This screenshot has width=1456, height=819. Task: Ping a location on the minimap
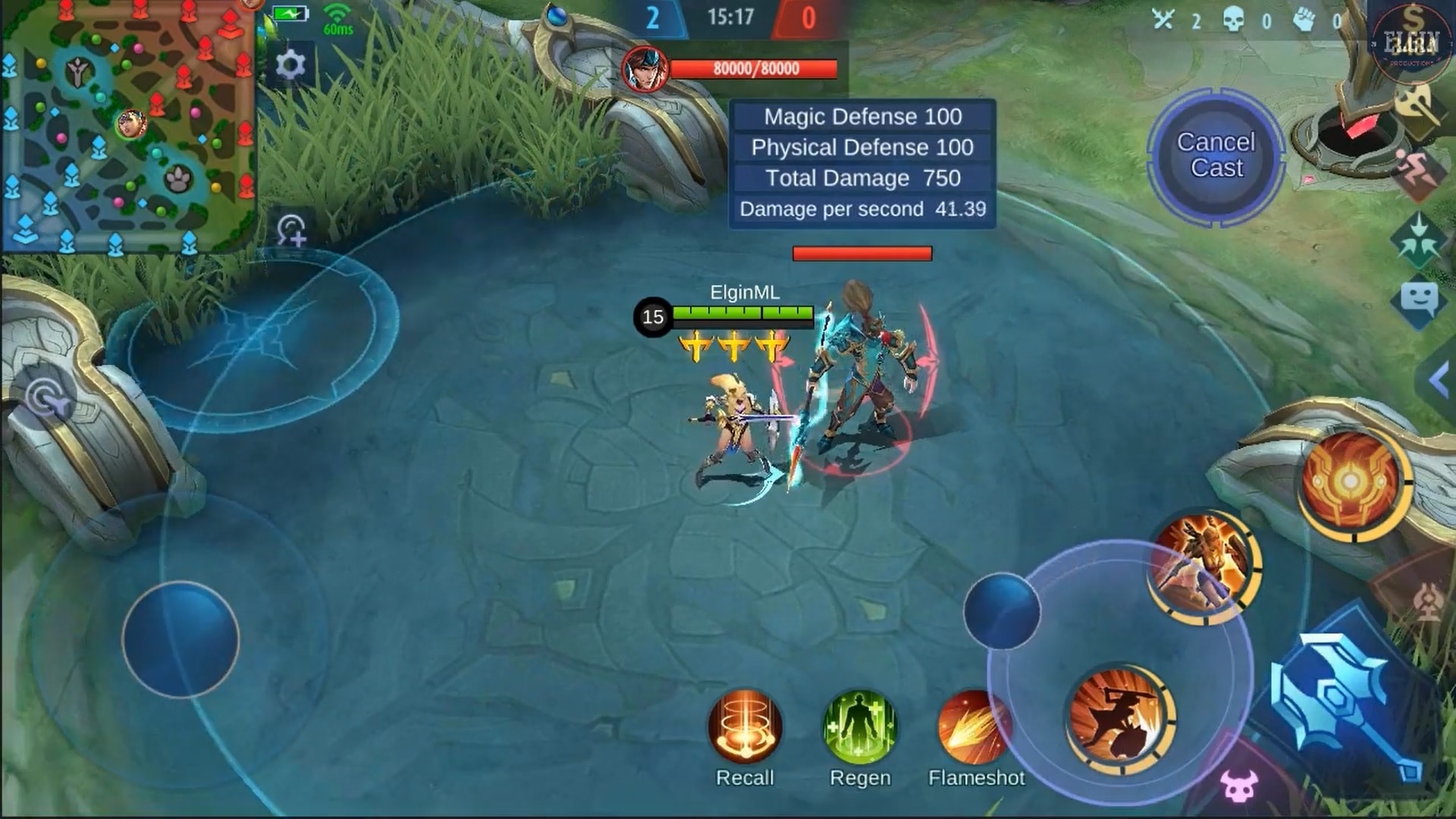tap(129, 125)
